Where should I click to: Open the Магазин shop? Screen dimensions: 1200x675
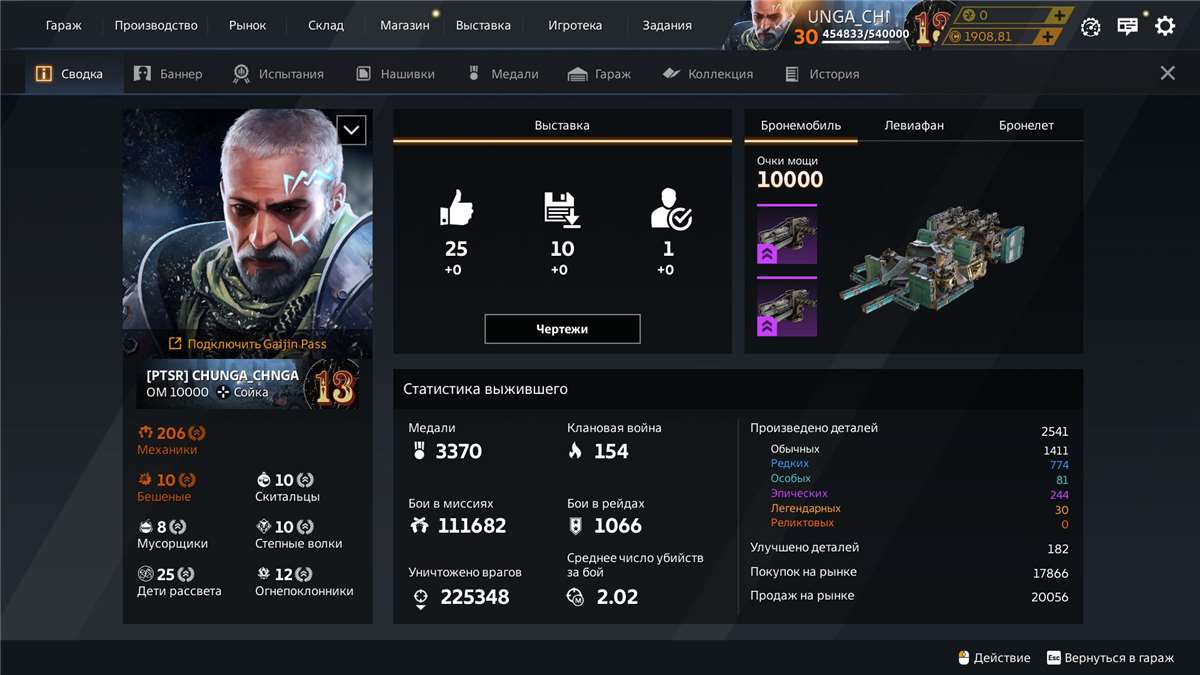(x=404, y=25)
